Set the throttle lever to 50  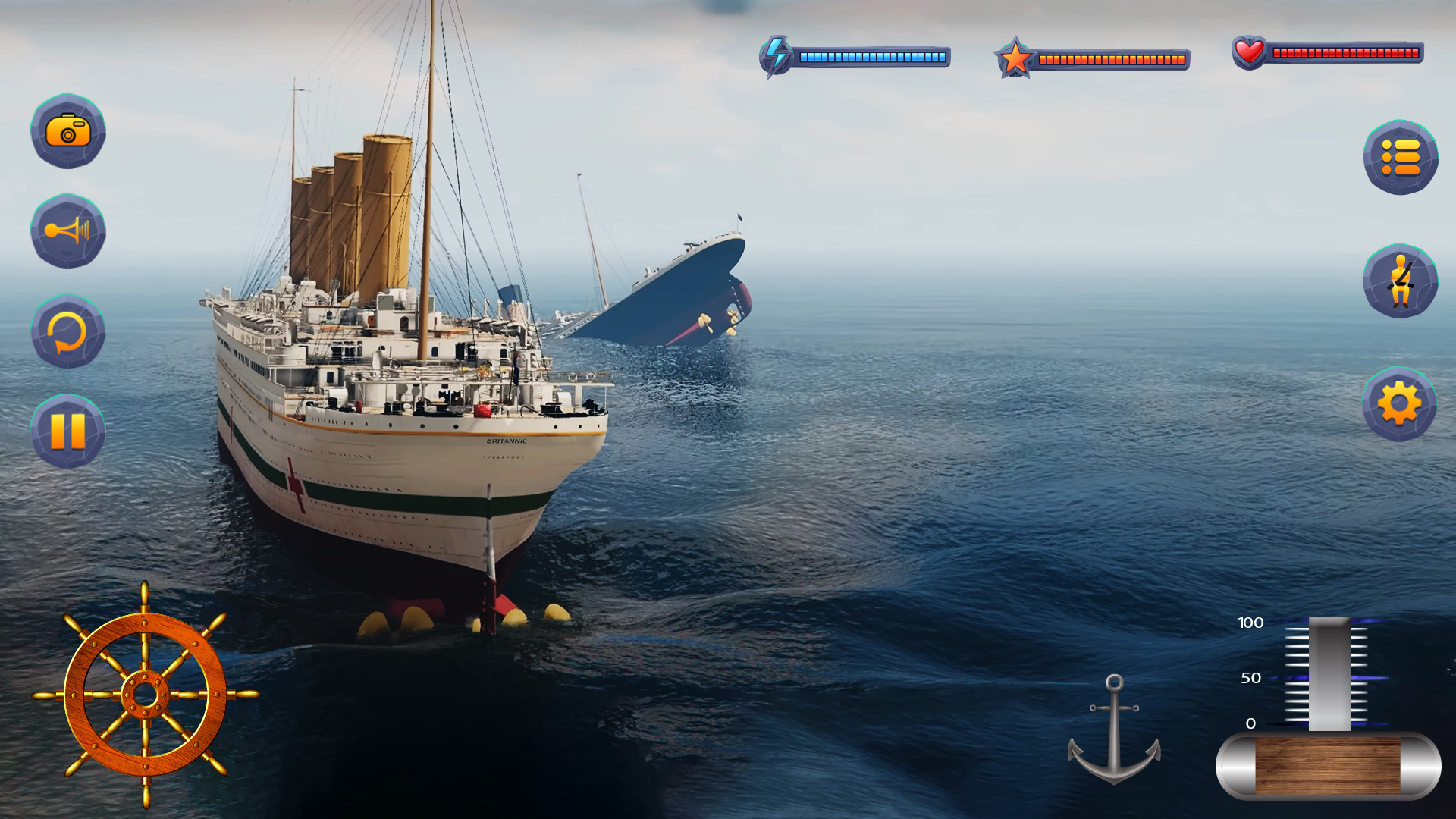(x=1329, y=677)
